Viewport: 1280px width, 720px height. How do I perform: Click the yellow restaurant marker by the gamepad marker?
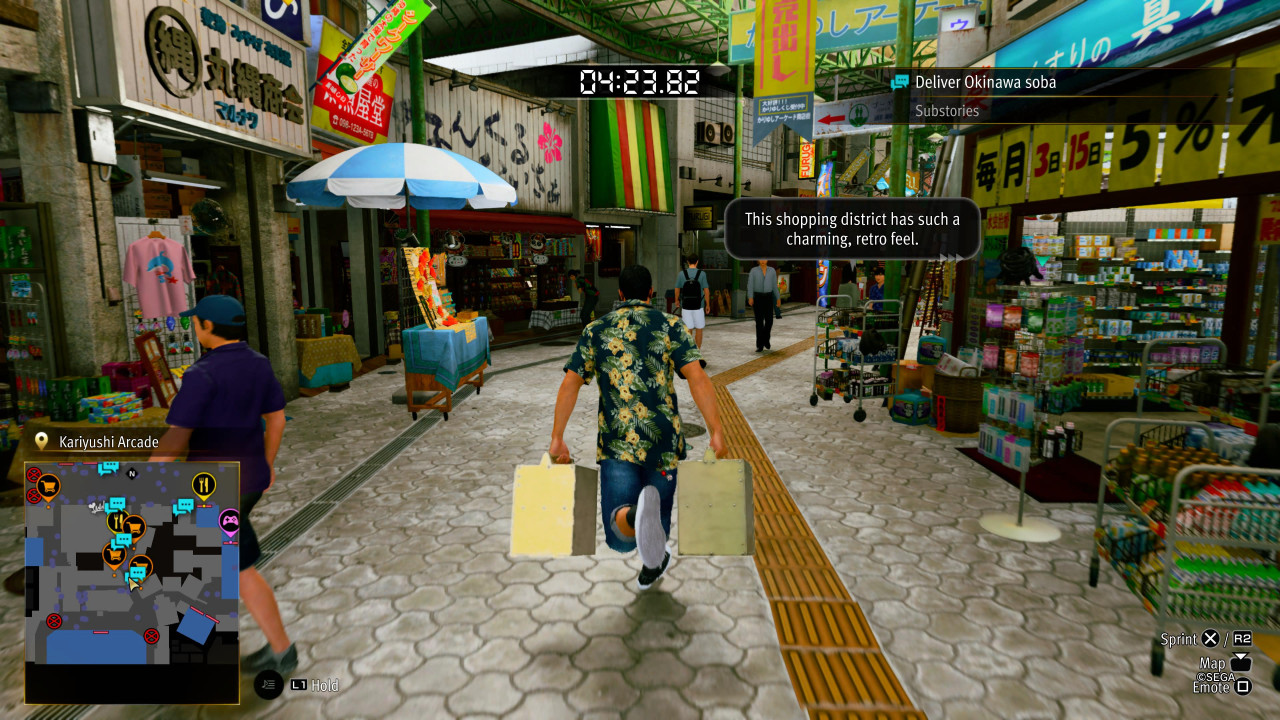point(204,486)
